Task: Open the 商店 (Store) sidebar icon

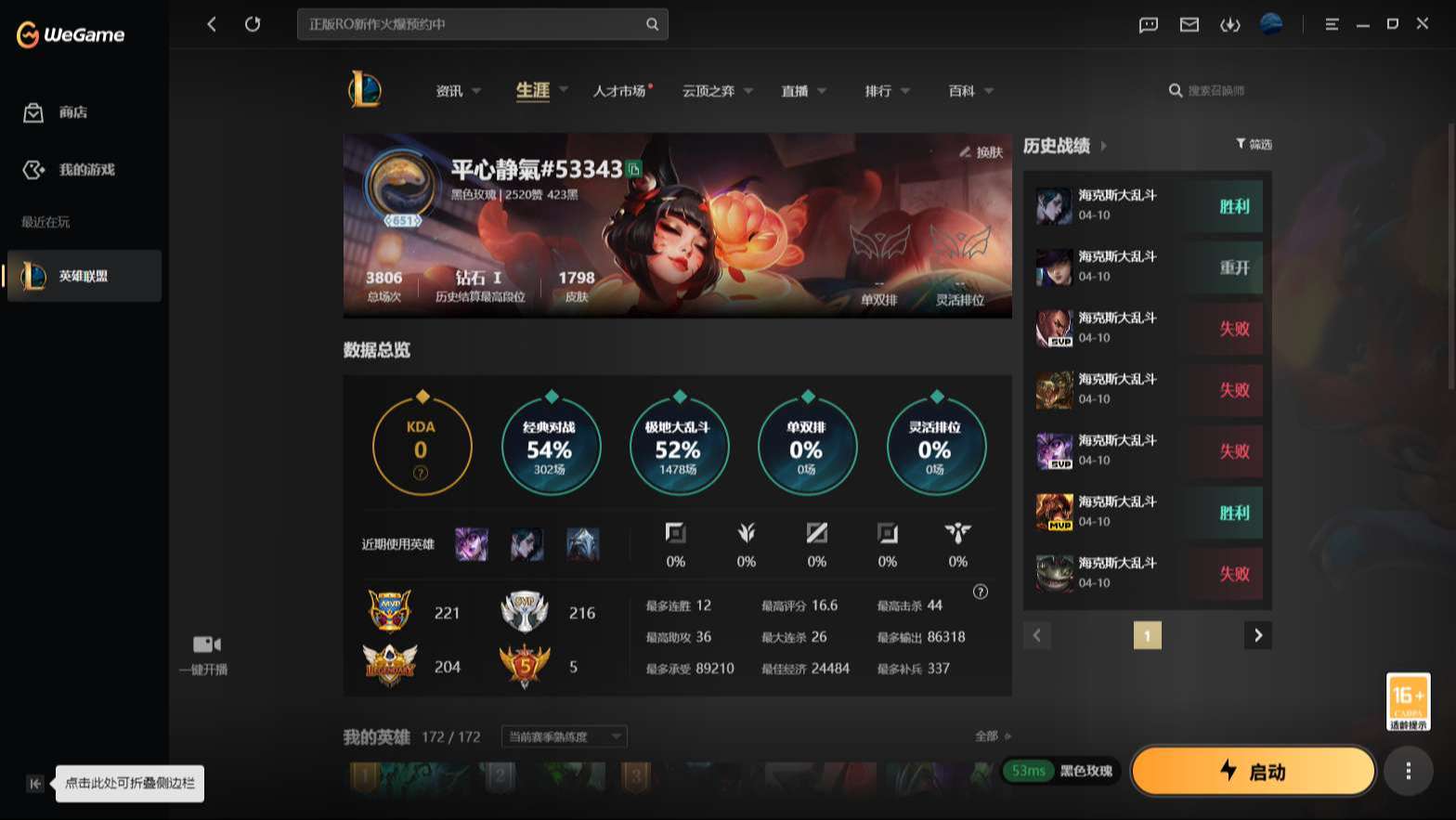Action: [x=33, y=111]
